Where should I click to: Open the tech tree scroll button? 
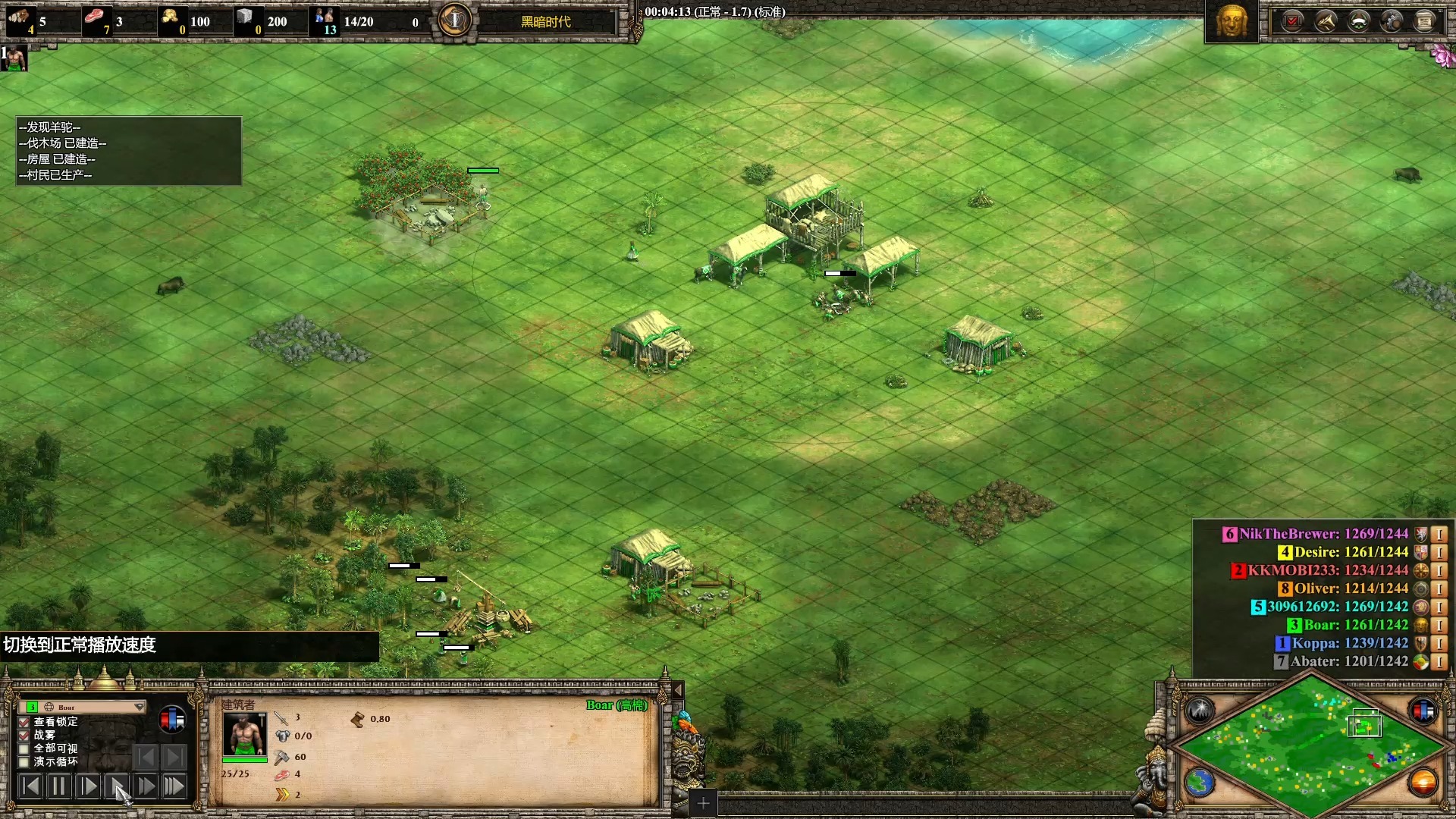[x=1424, y=21]
